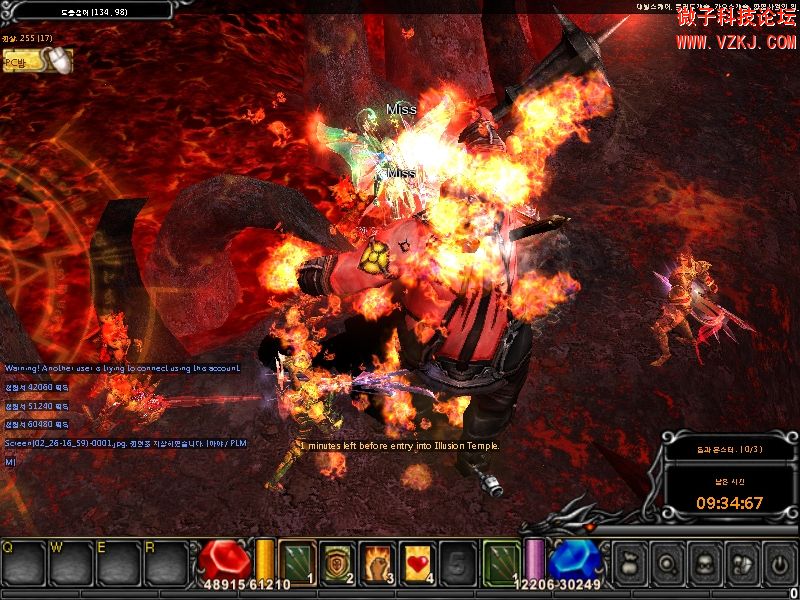This screenshot has width=800, height=600.
Task: Click the magnifying glass button
Action: pos(666,565)
